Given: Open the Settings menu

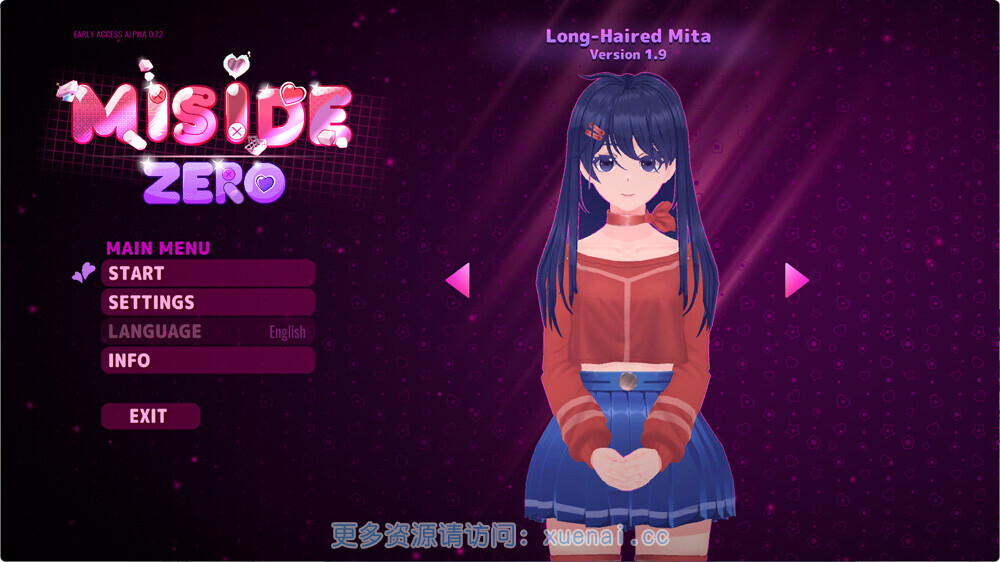Looking at the screenshot, I should click(x=207, y=302).
